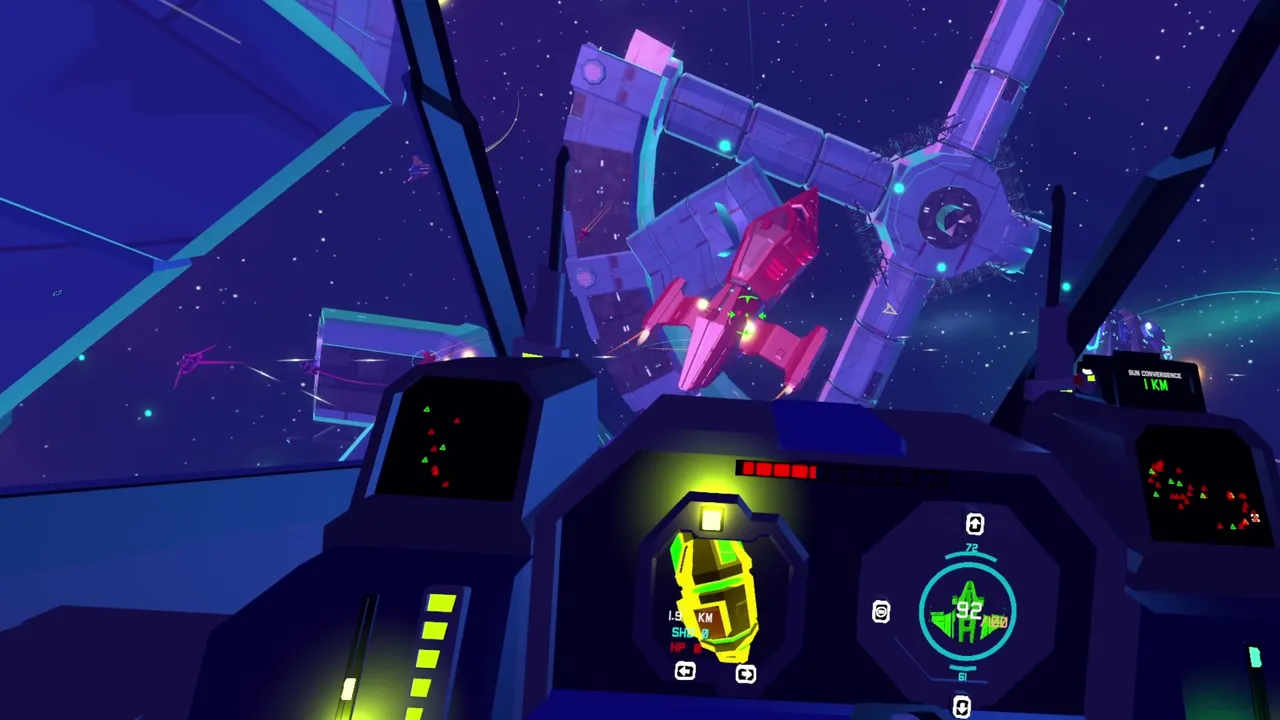Select the next-target right arrow icon
The height and width of the screenshot is (720, 1280).
click(x=745, y=673)
